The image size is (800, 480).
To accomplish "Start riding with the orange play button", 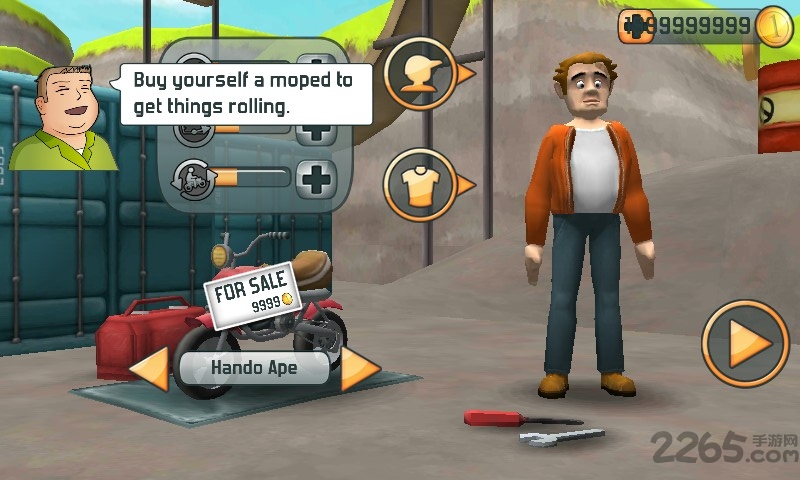I will [745, 344].
